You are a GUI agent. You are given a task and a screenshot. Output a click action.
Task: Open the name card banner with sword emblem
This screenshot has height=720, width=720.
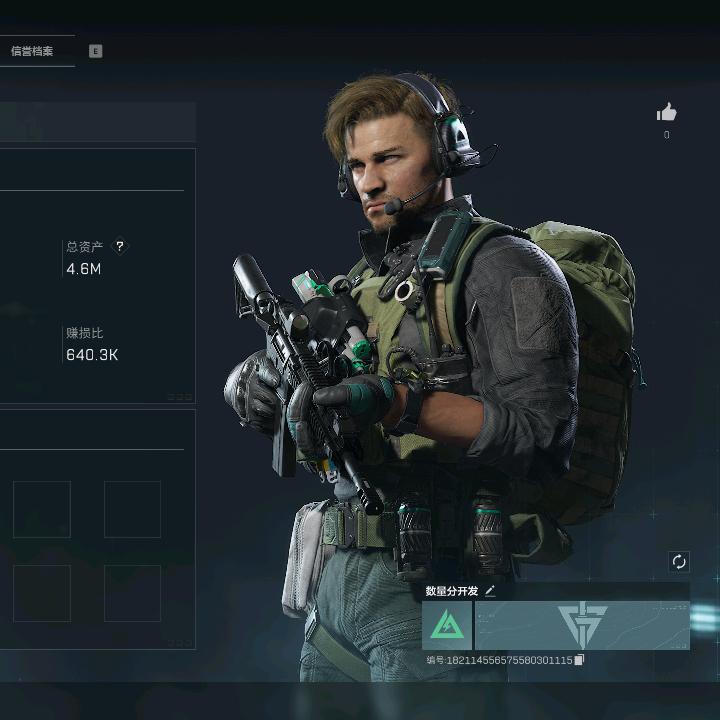(x=582, y=625)
